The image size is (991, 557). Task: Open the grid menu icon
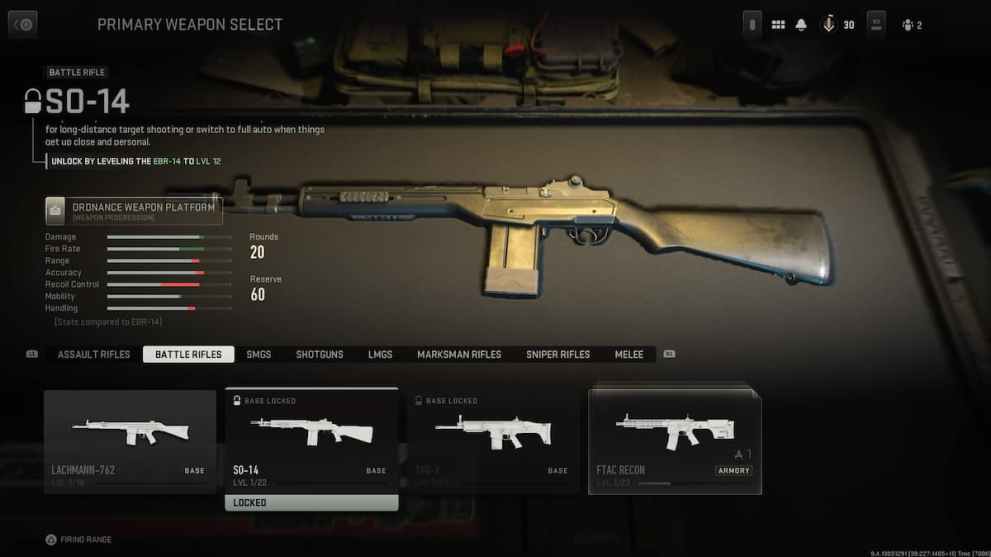click(778, 24)
